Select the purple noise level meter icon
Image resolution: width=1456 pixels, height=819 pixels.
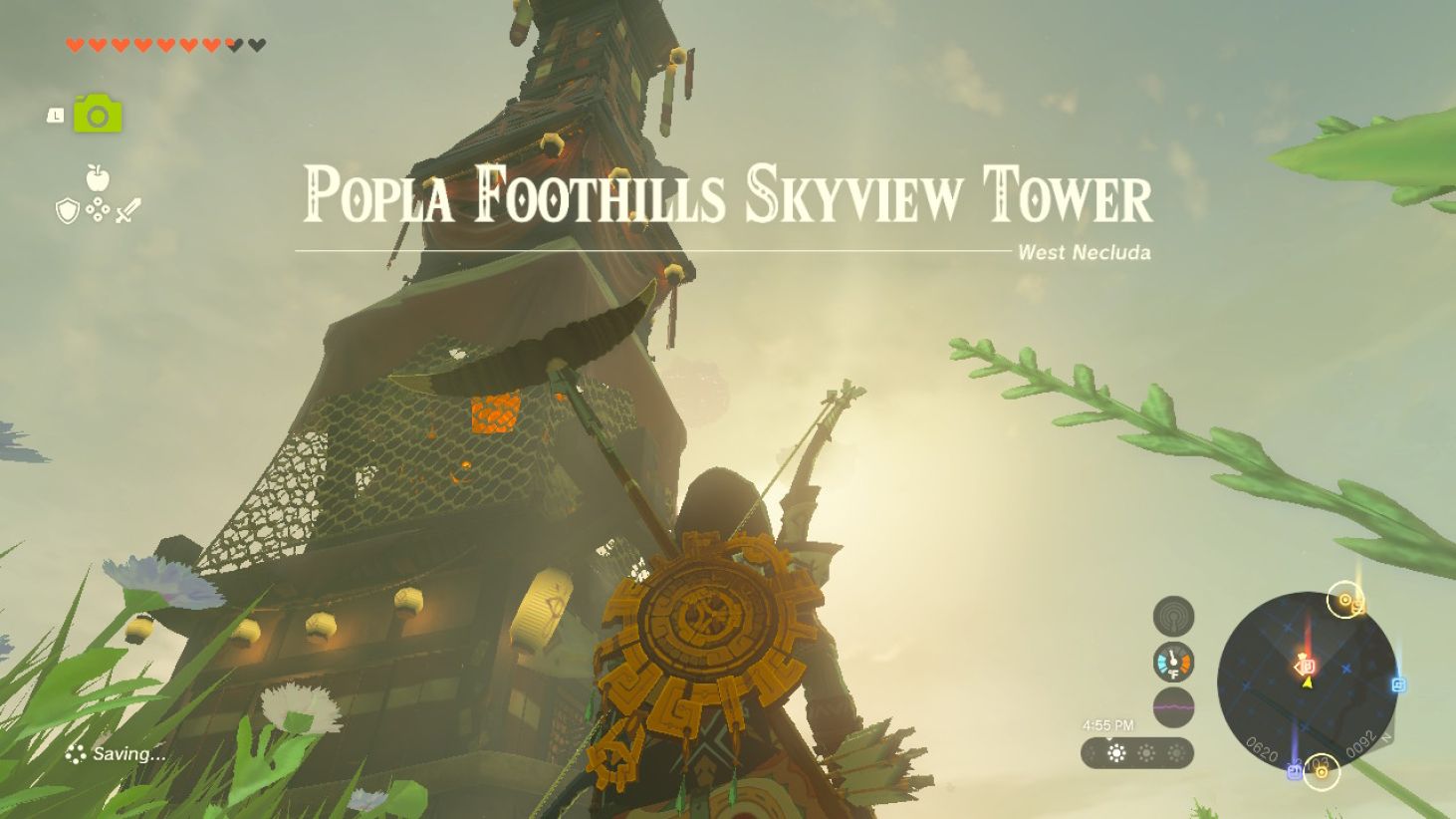coord(1173,706)
